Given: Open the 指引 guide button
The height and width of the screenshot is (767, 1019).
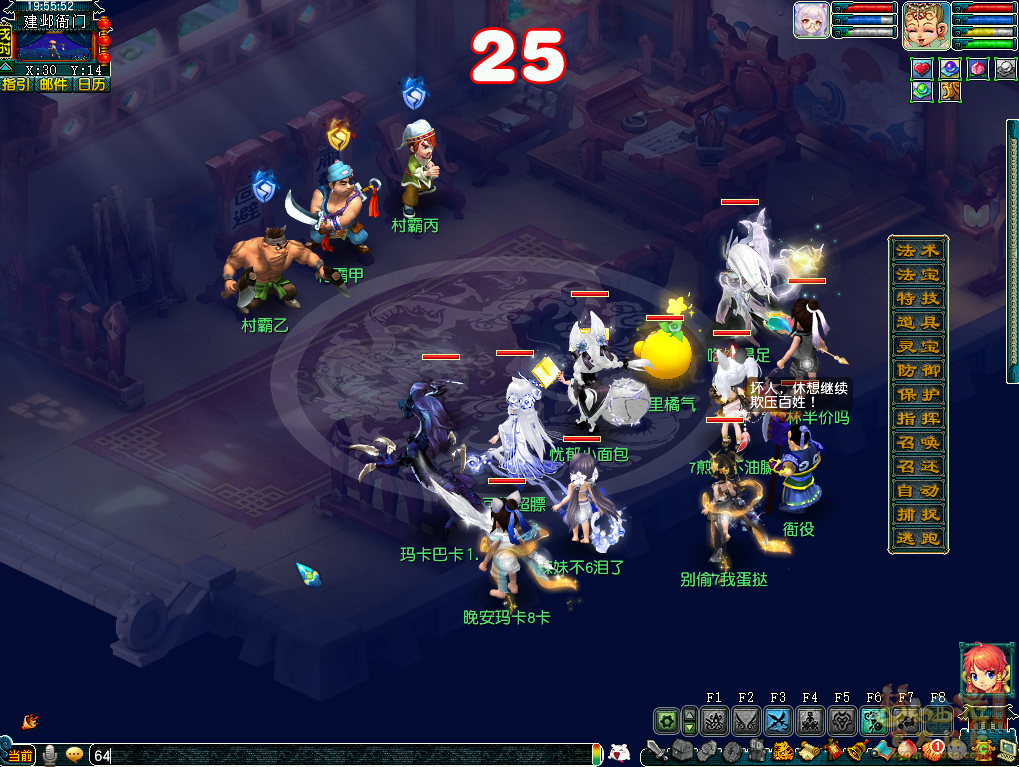Looking at the screenshot, I should 15,84.
